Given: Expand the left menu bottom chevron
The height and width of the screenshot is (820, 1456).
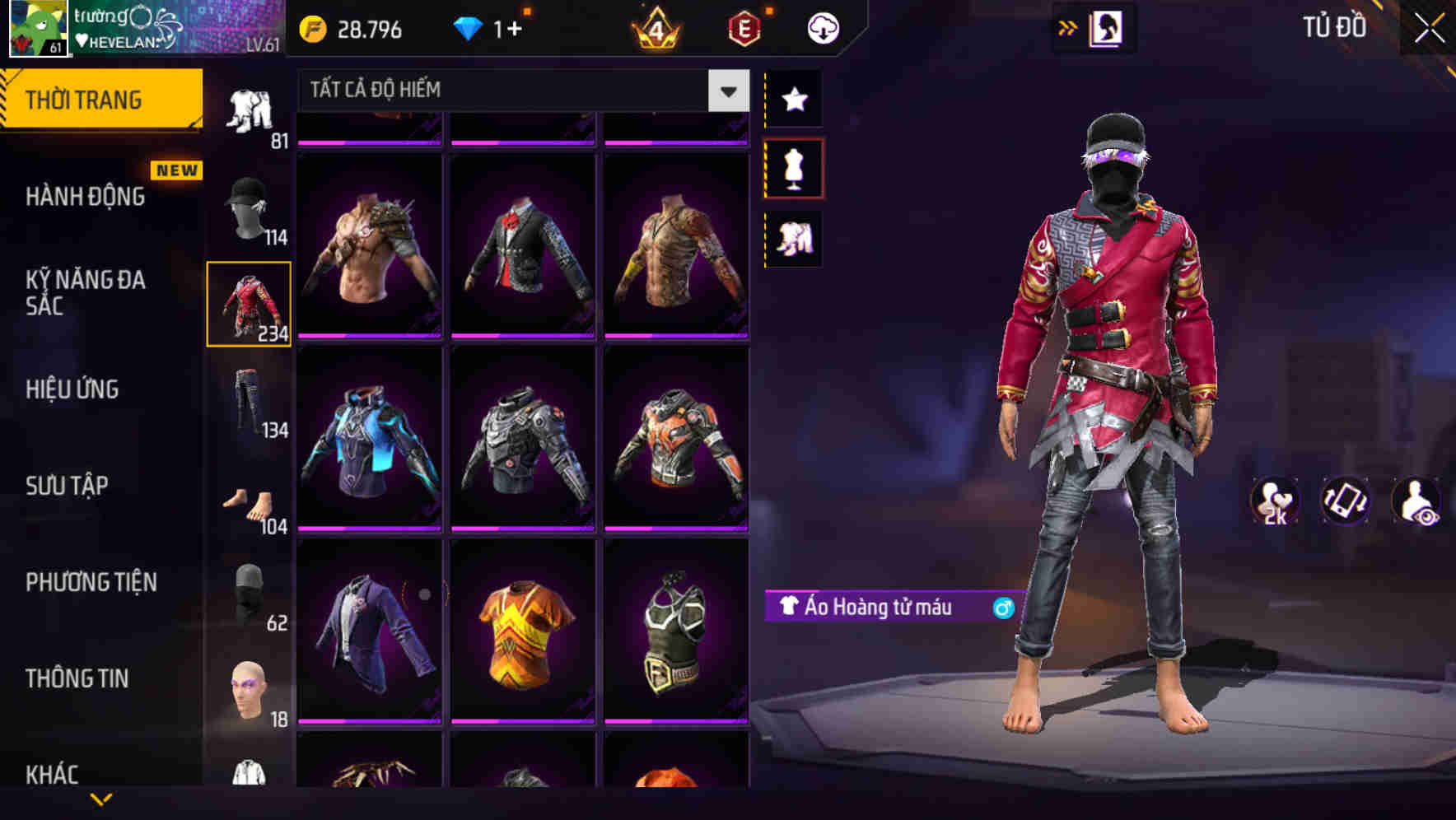Looking at the screenshot, I should (x=101, y=800).
